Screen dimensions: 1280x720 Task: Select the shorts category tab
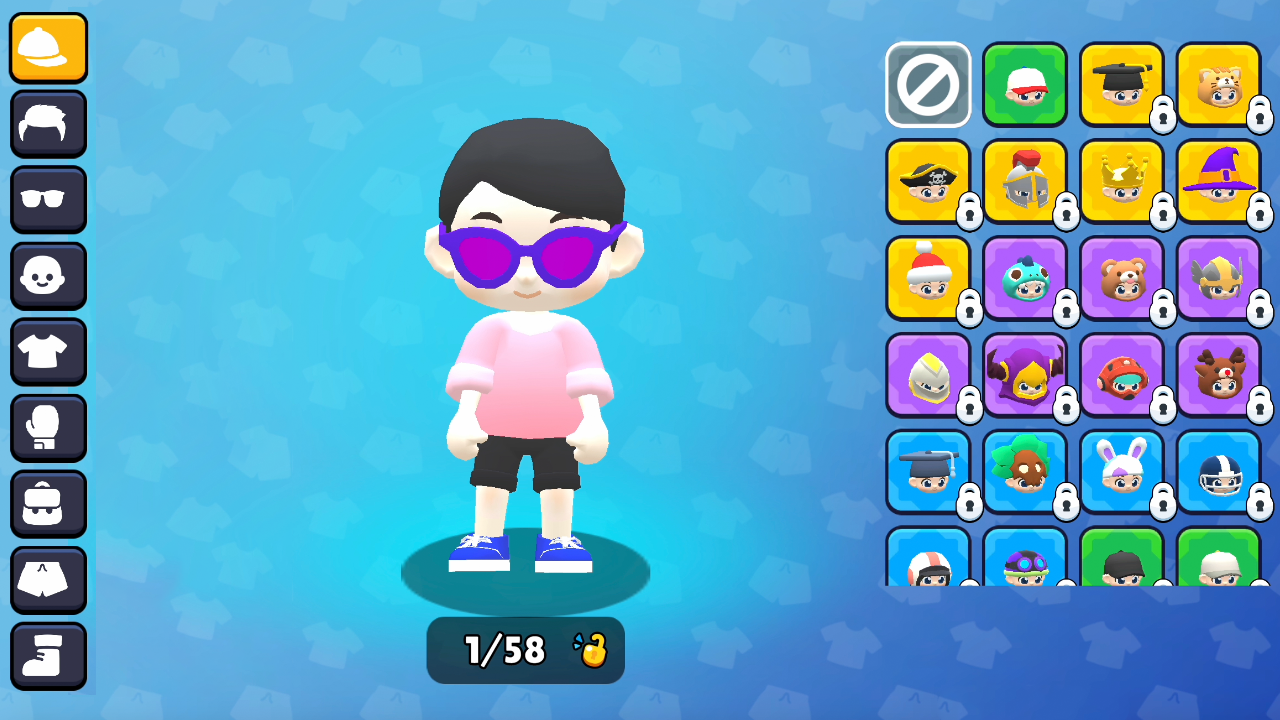[49, 580]
